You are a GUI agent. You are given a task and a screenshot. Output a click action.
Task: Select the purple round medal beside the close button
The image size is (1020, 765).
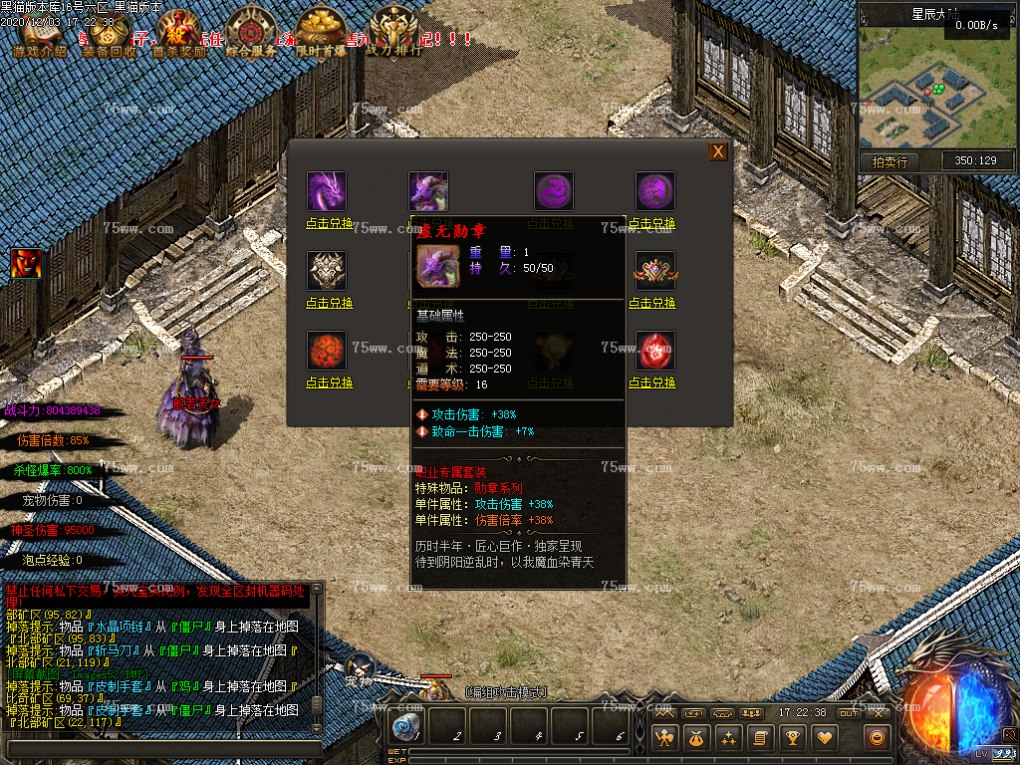click(x=655, y=190)
